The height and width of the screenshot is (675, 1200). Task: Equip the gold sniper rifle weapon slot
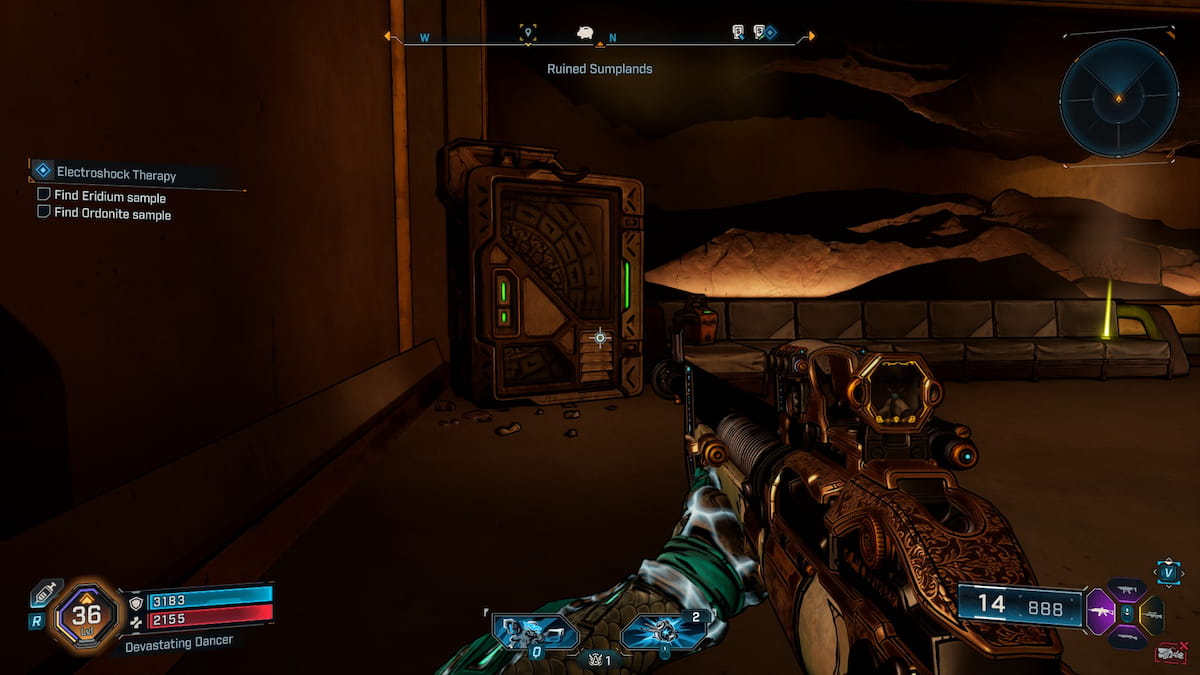(x=1151, y=614)
